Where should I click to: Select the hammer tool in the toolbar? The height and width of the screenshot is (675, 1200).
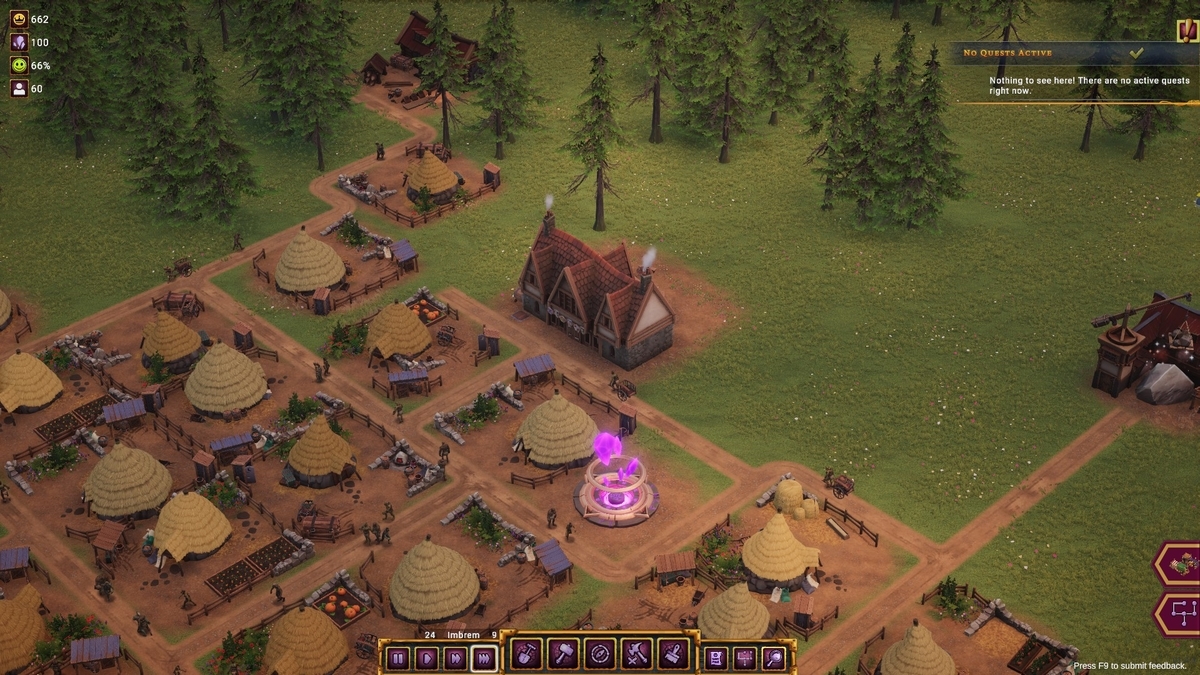[x=563, y=655]
